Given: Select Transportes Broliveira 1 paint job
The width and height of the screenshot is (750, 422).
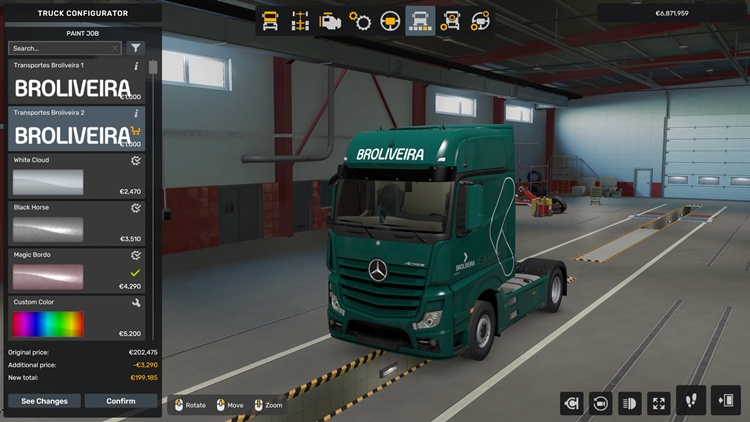Looking at the screenshot, I should 75,83.
